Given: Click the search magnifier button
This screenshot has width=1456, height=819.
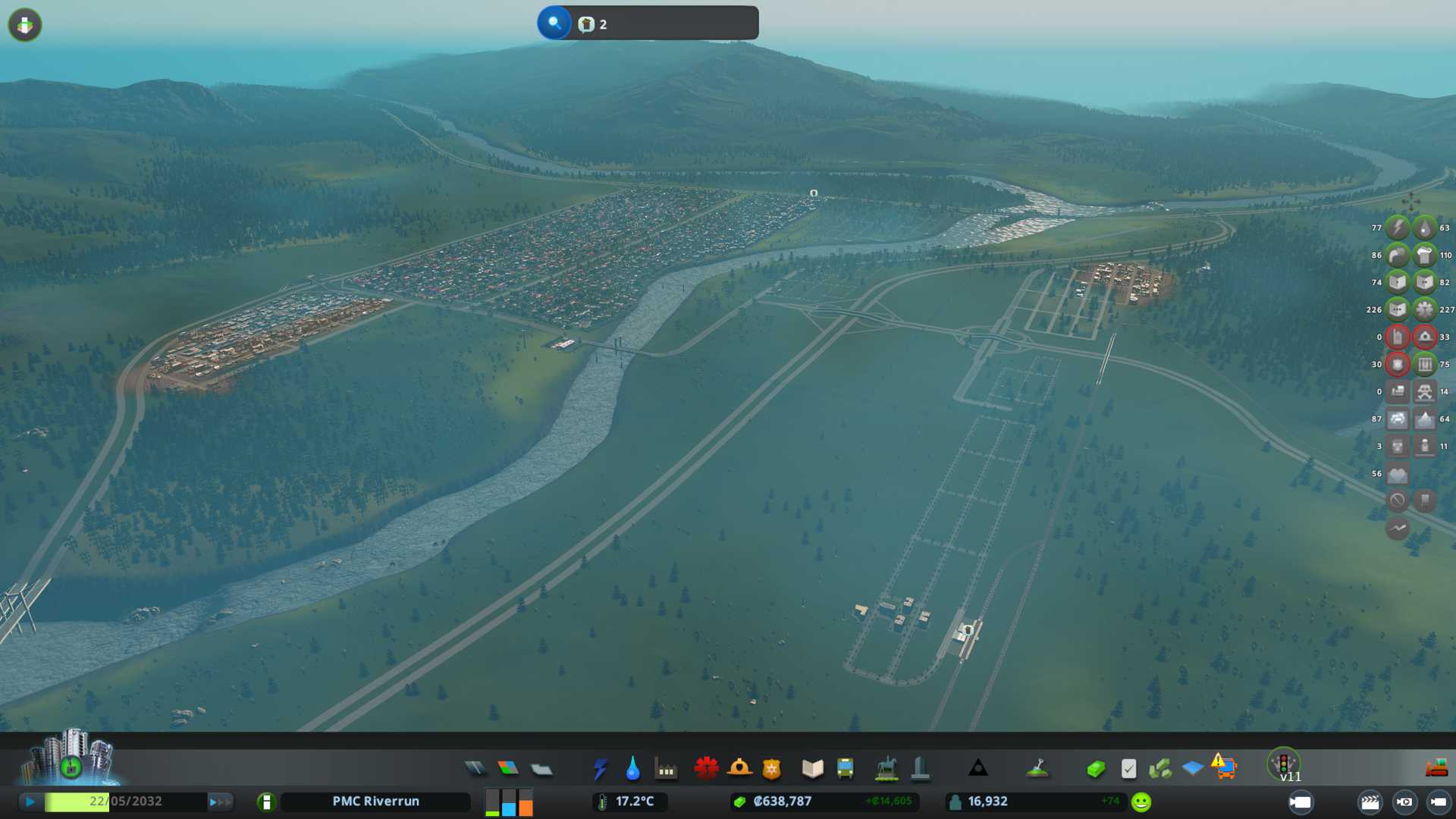Looking at the screenshot, I should (554, 23).
